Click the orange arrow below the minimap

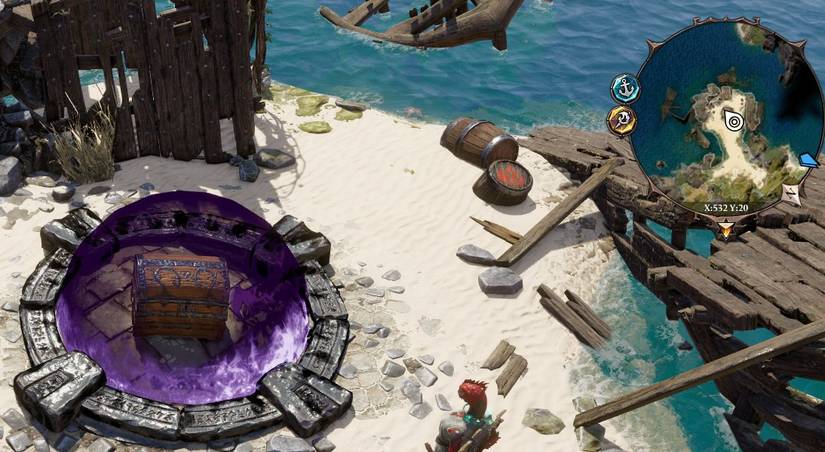coord(725,229)
